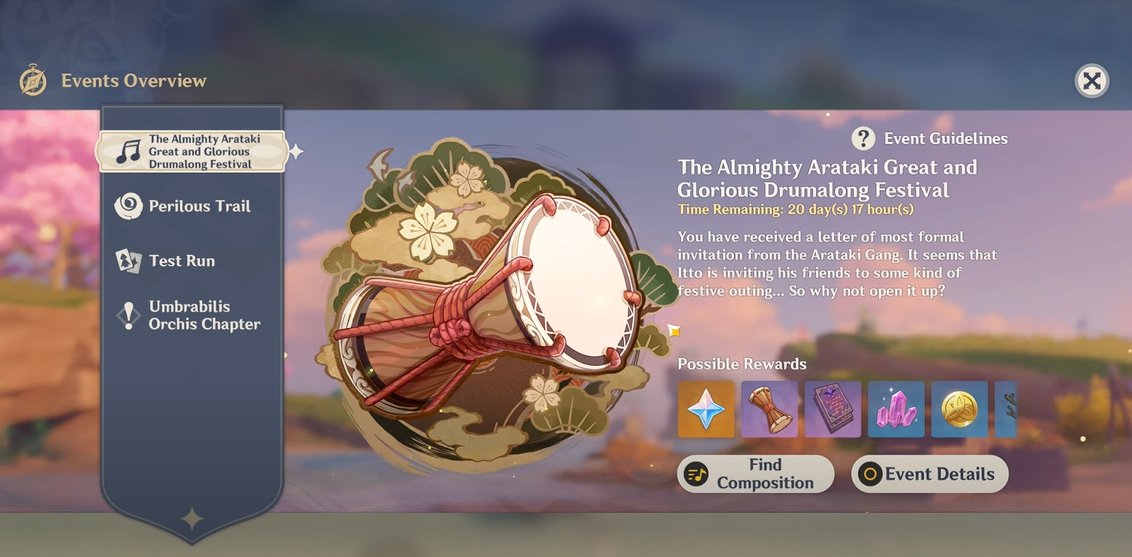The height and width of the screenshot is (557, 1132).
Task: Switch to the Perilous Trail event
Action: [x=198, y=206]
